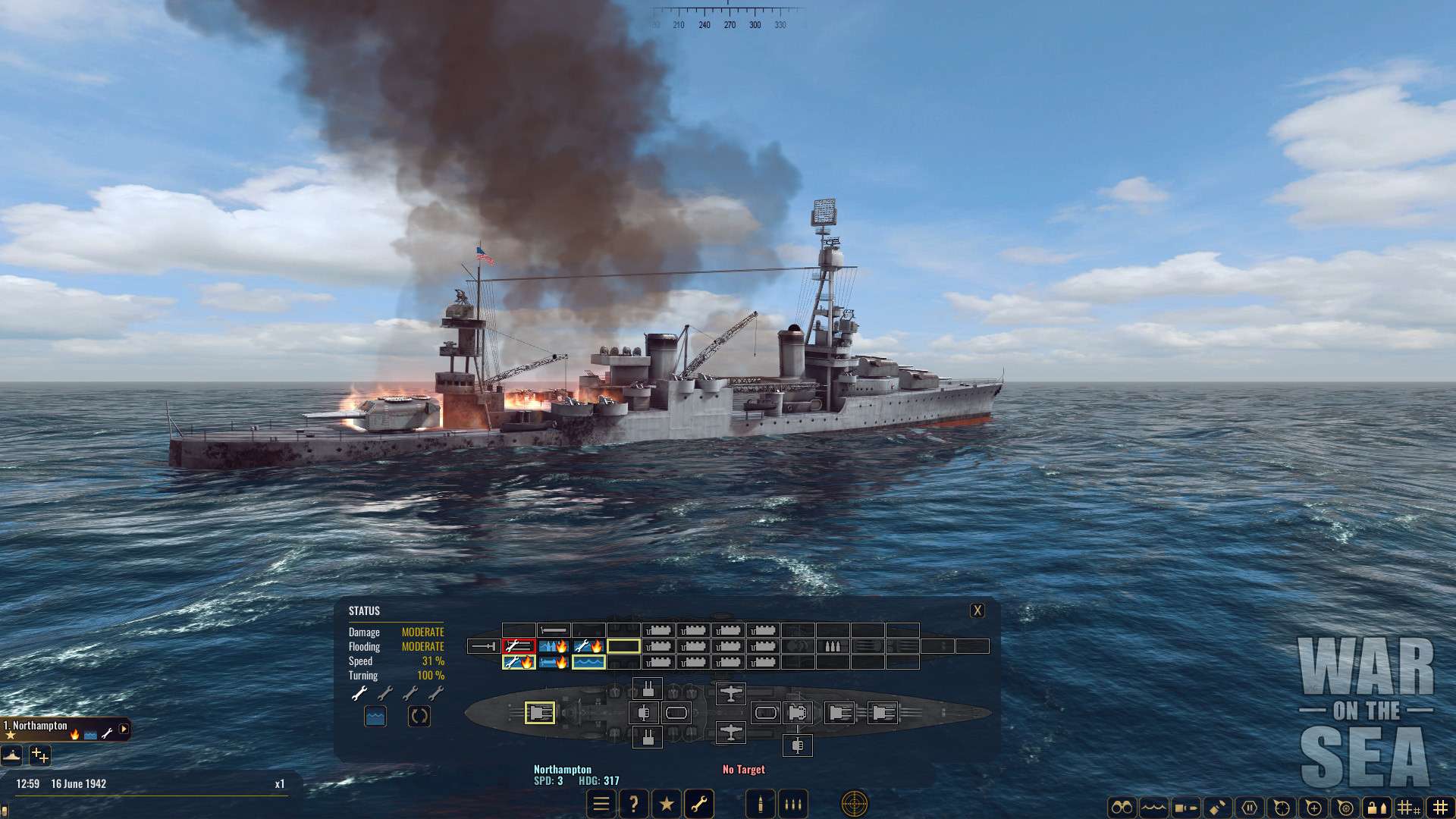Select the forward turret on the ship schematic
The width and height of the screenshot is (1456, 819).
pos(541,714)
